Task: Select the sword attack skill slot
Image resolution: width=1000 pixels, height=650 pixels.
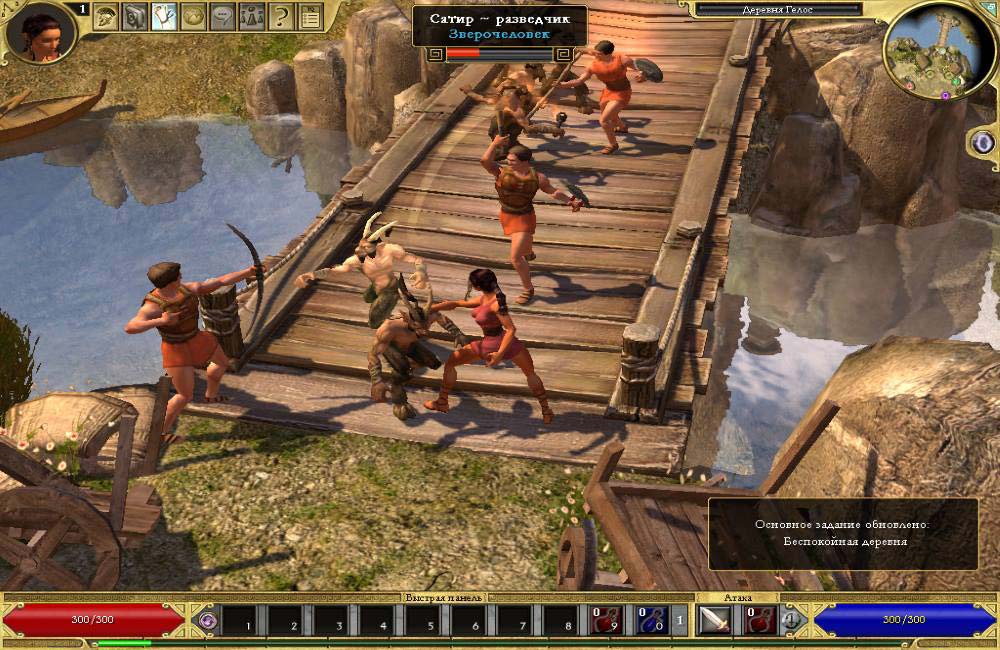Action: coord(715,621)
